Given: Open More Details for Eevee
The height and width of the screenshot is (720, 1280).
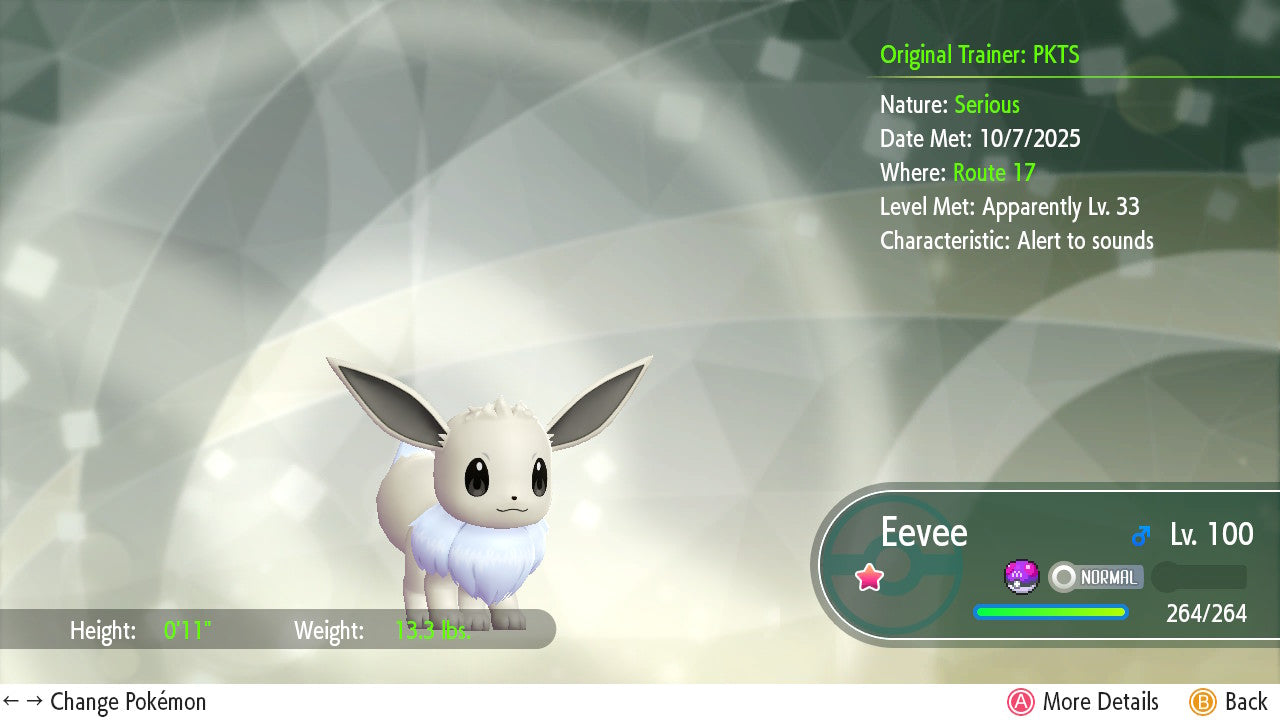Looking at the screenshot, I should pyautogui.click(x=1084, y=702).
